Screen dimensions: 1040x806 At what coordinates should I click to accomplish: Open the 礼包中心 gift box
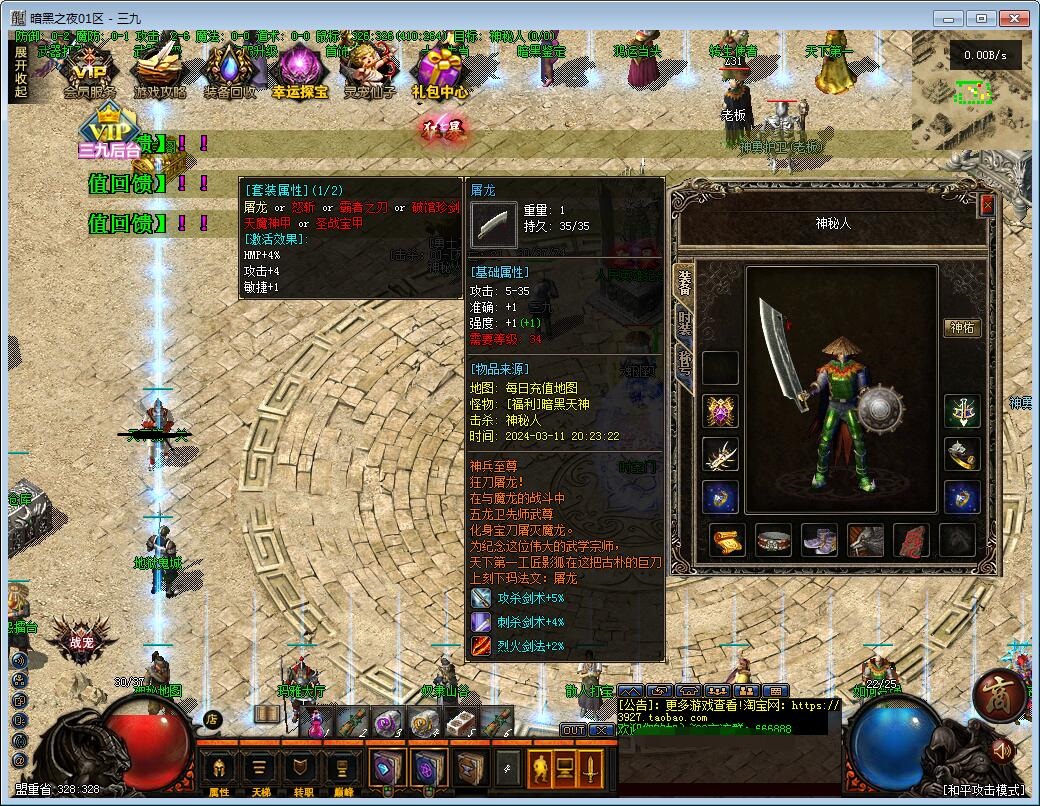pos(440,70)
